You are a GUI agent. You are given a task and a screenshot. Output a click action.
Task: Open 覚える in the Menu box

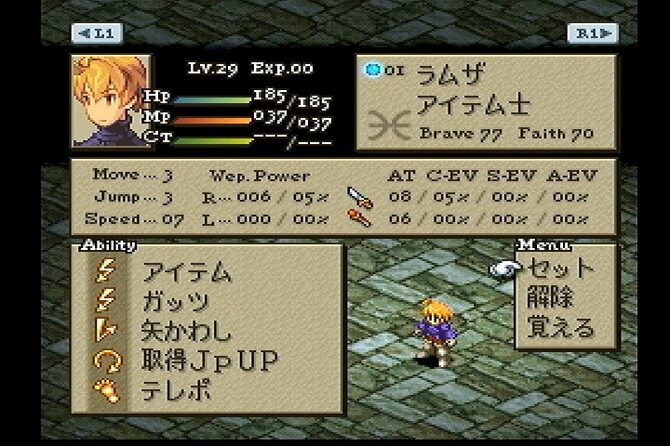click(x=561, y=327)
